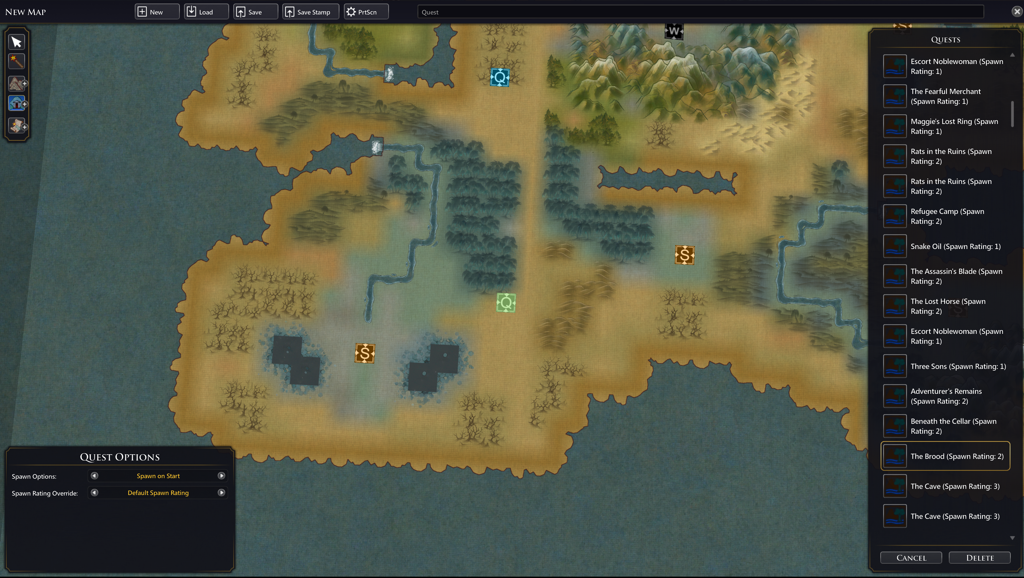This screenshot has height=578, width=1024.
Task: Save the current map
Action: (255, 12)
